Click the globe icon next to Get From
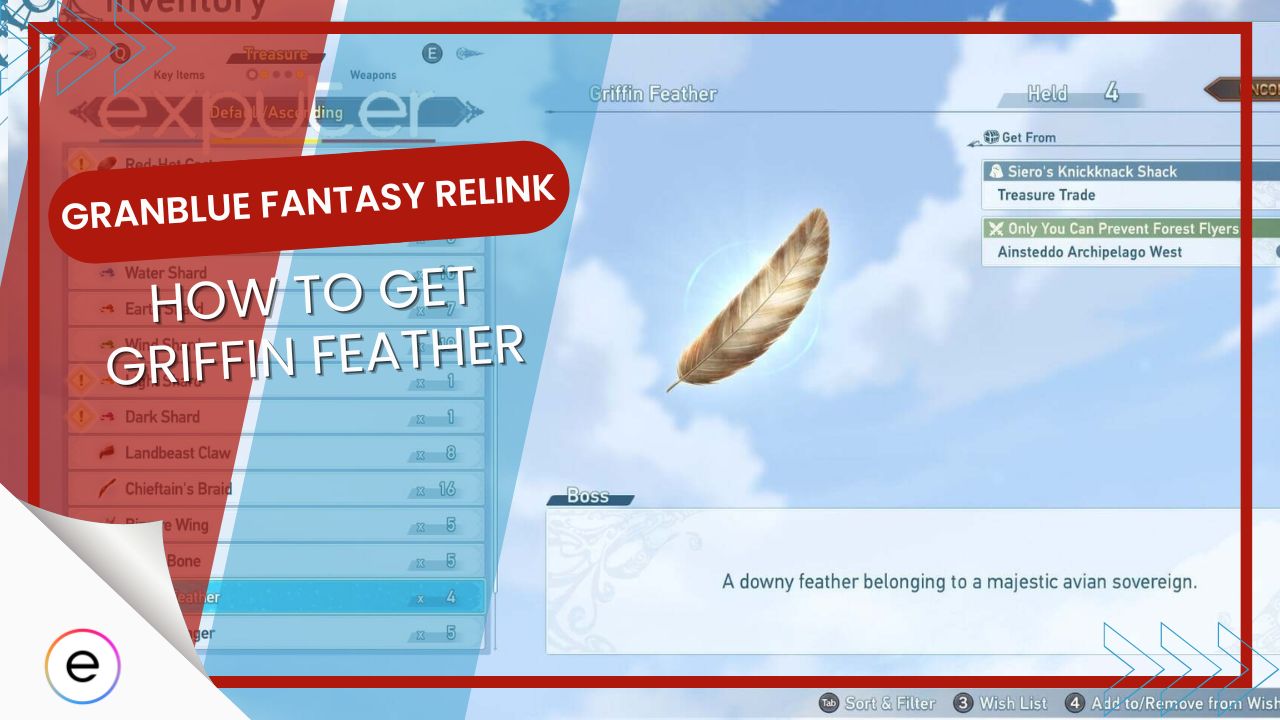The width and height of the screenshot is (1280, 720). (989, 137)
